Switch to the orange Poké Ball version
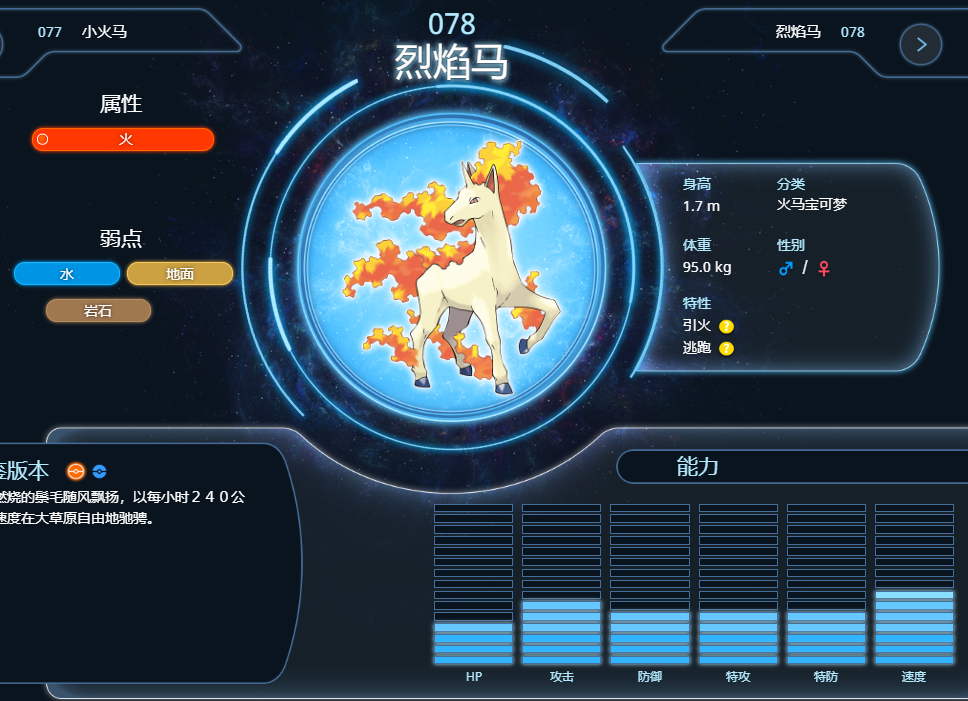 (x=76, y=472)
